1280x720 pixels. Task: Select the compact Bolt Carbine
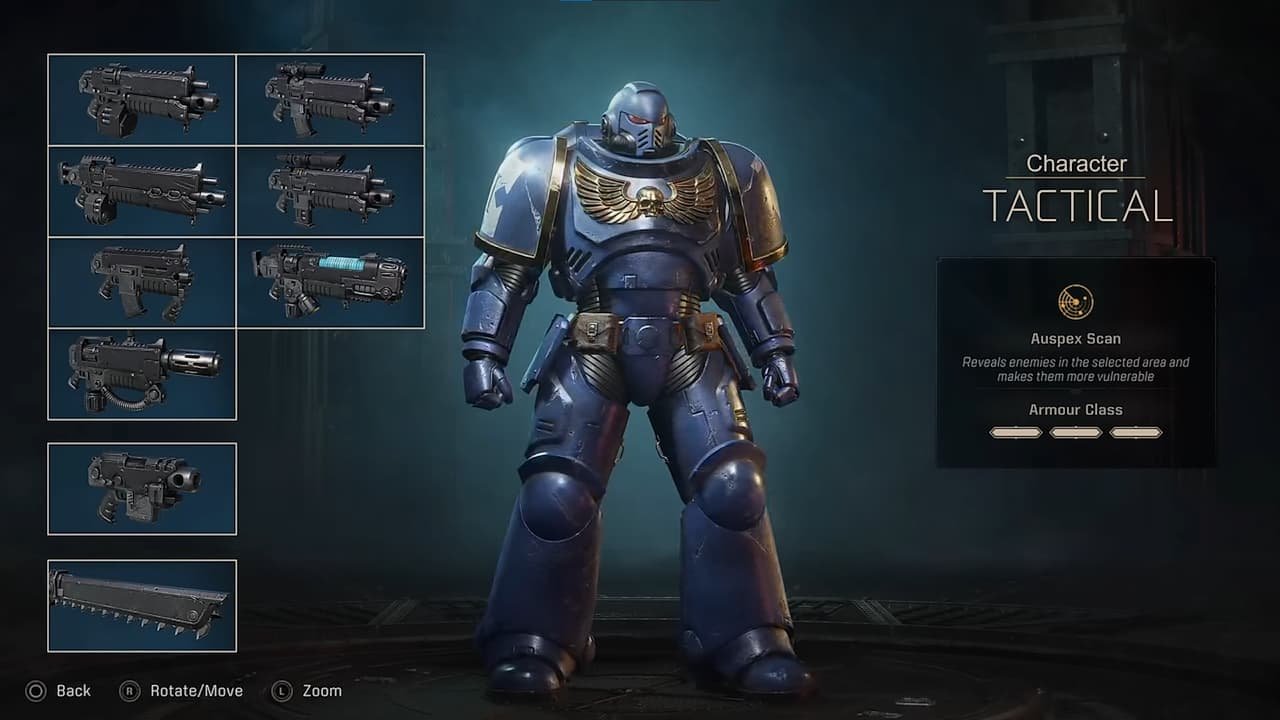pos(141,283)
